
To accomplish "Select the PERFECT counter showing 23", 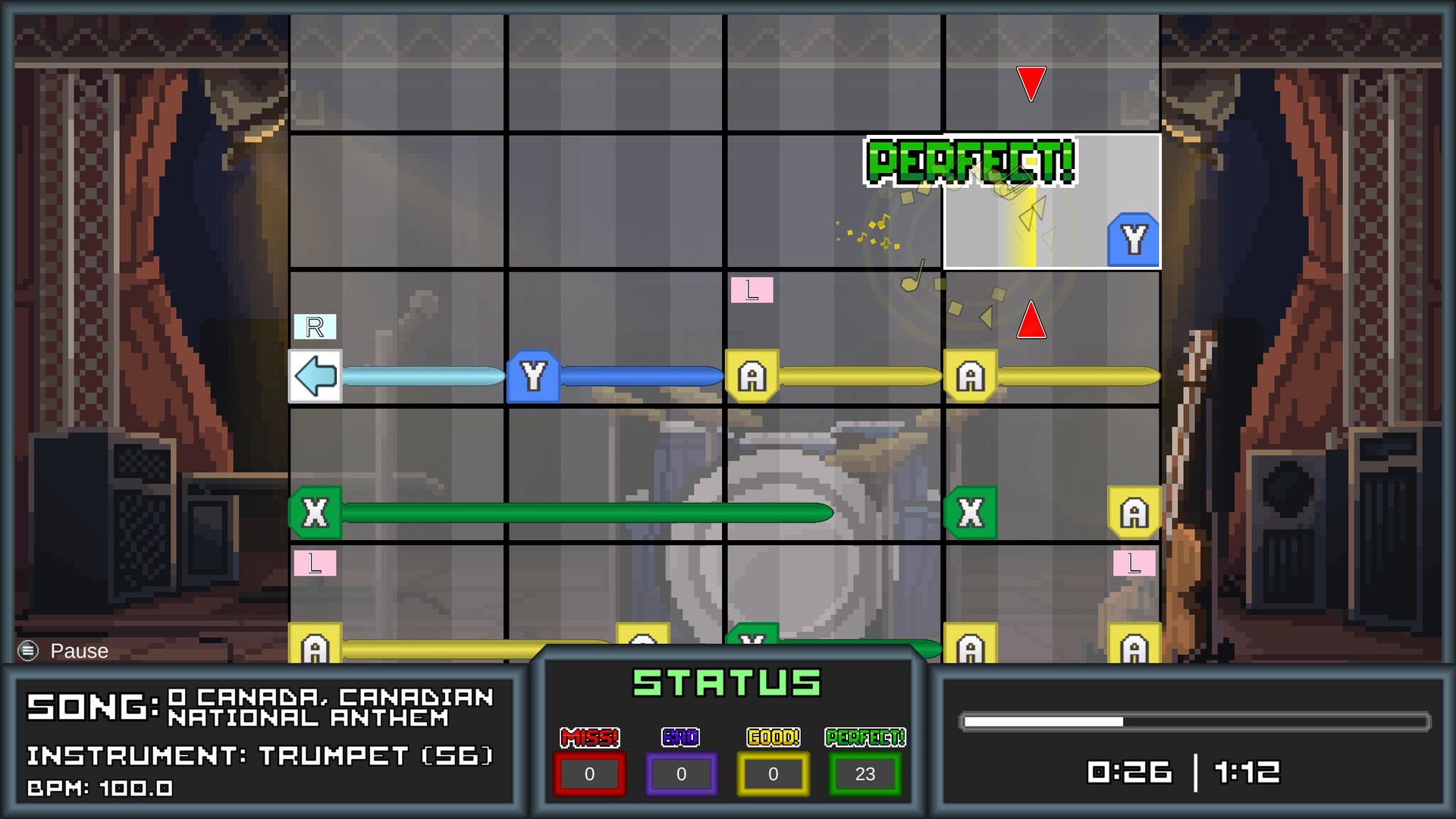I will [x=864, y=774].
